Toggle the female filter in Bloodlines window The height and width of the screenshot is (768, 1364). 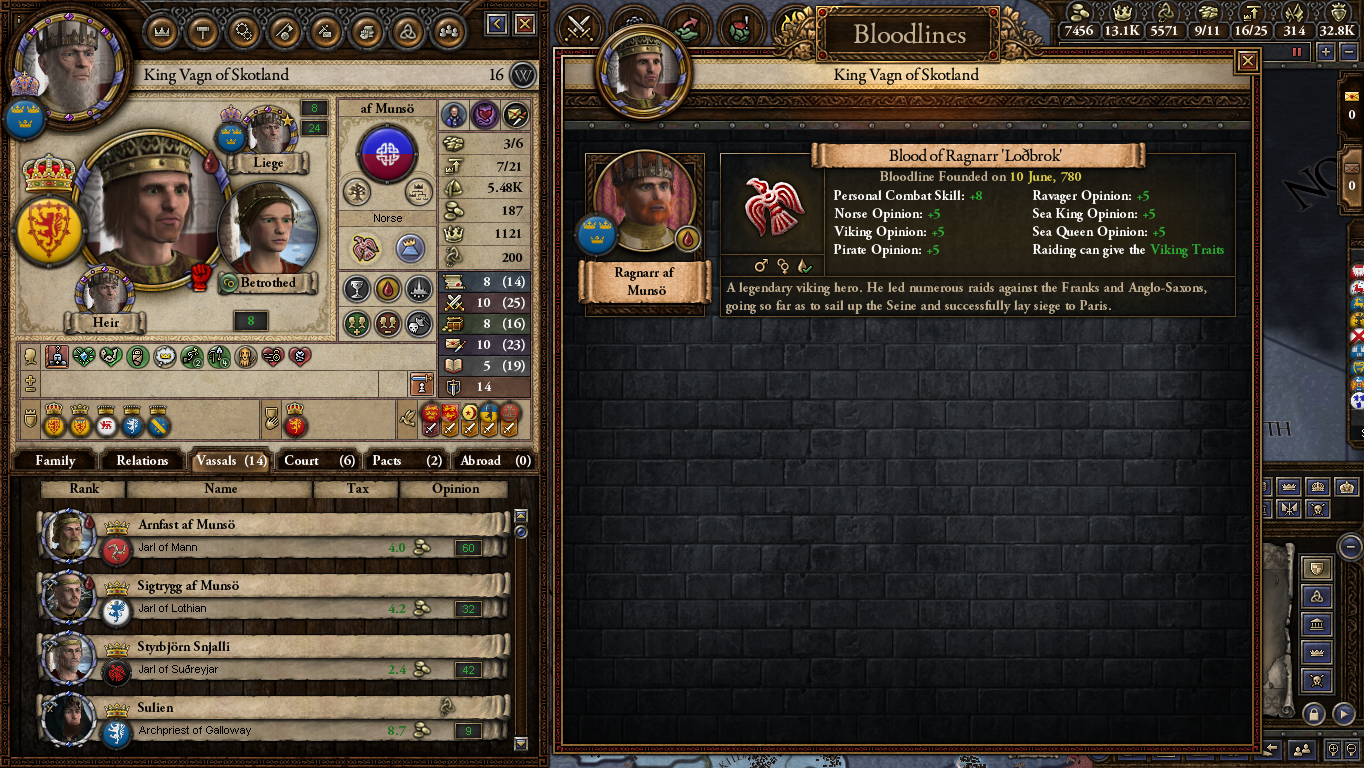(x=783, y=266)
